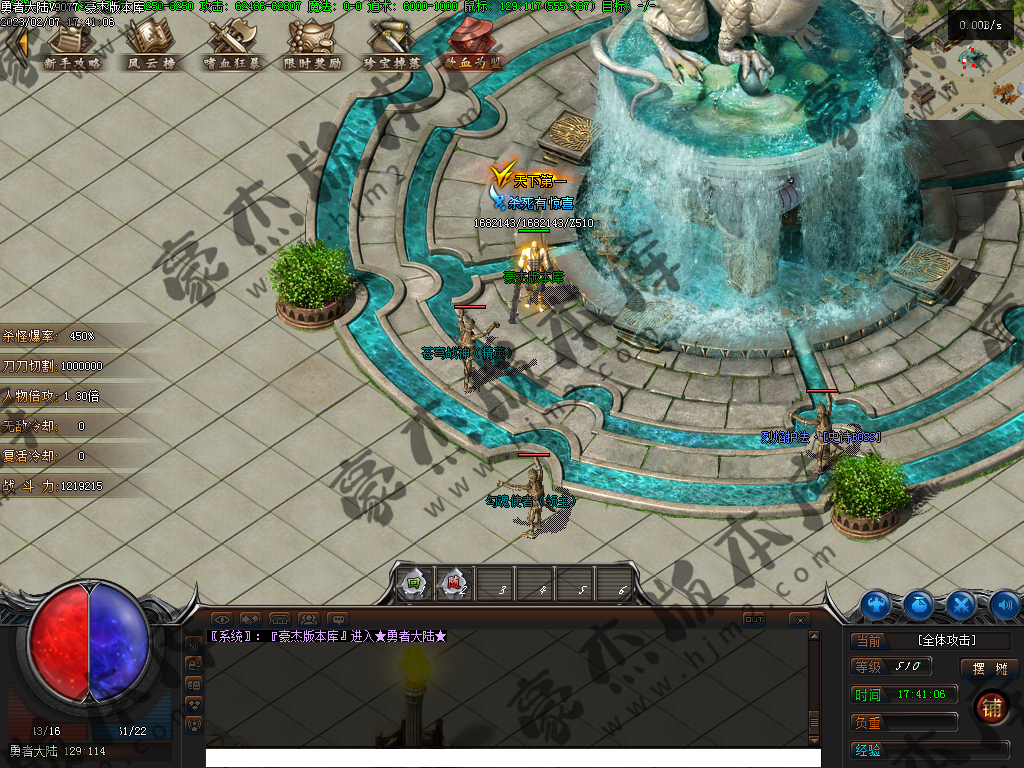Open the bag pouch icon
This screenshot has height=768, width=1024.
pos(919,604)
